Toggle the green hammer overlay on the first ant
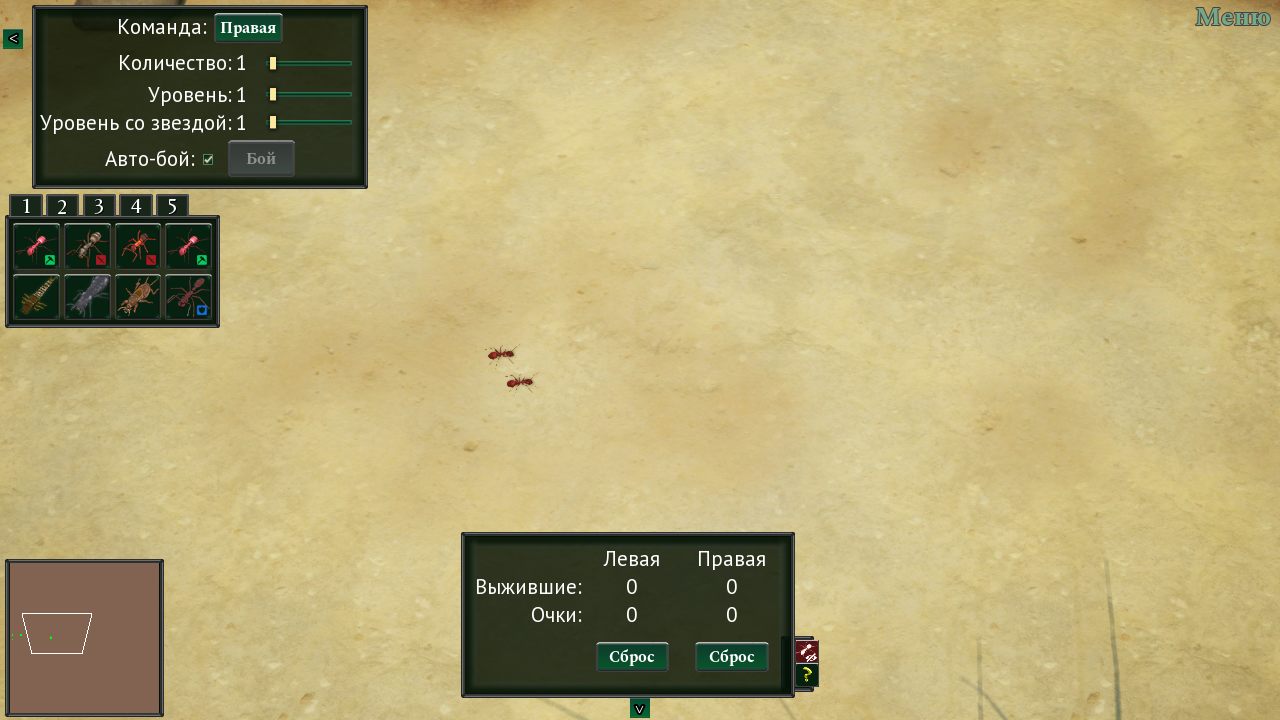This screenshot has height=720, width=1280. [49, 260]
